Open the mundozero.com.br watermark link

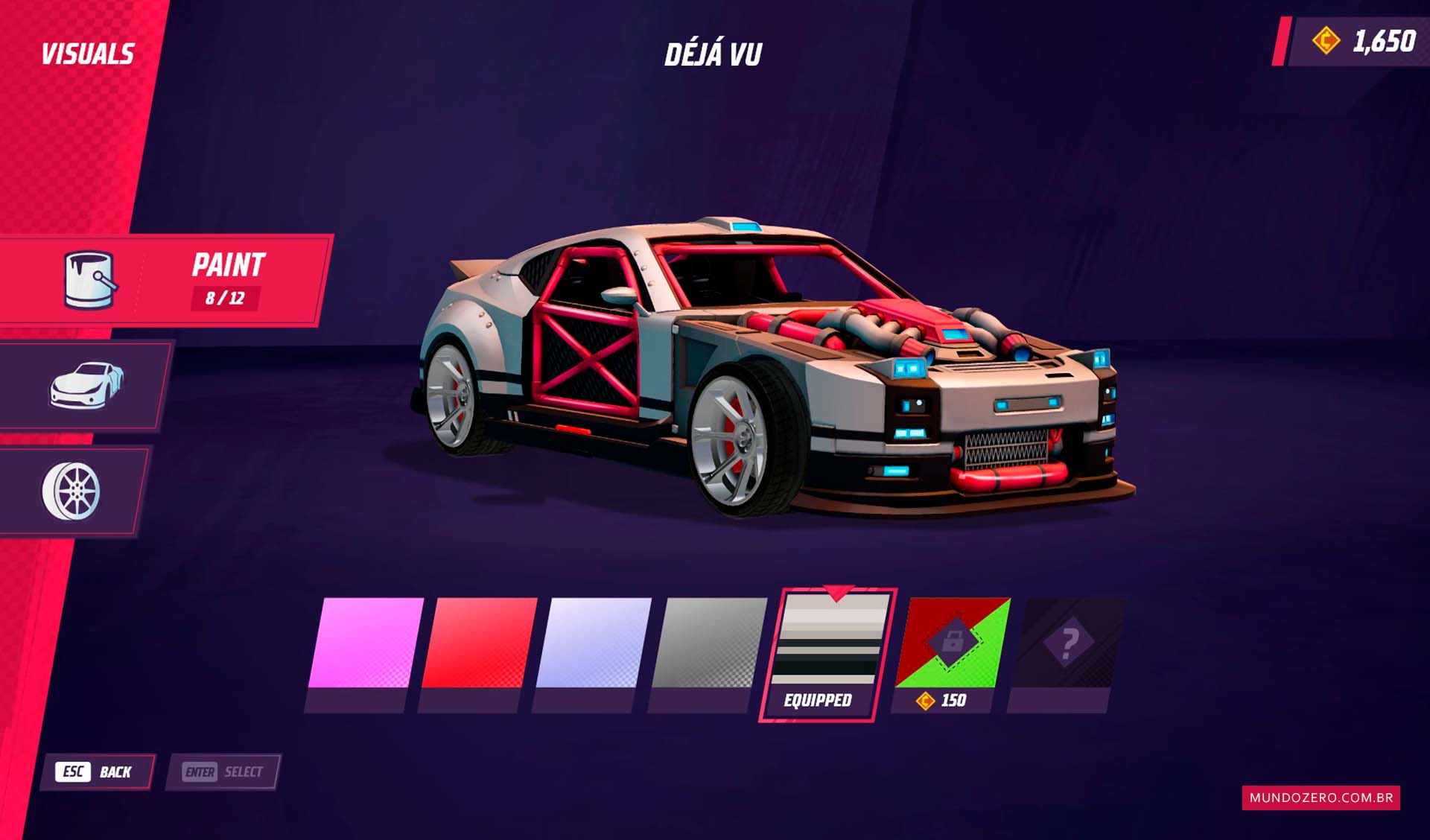[x=1321, y=798]
